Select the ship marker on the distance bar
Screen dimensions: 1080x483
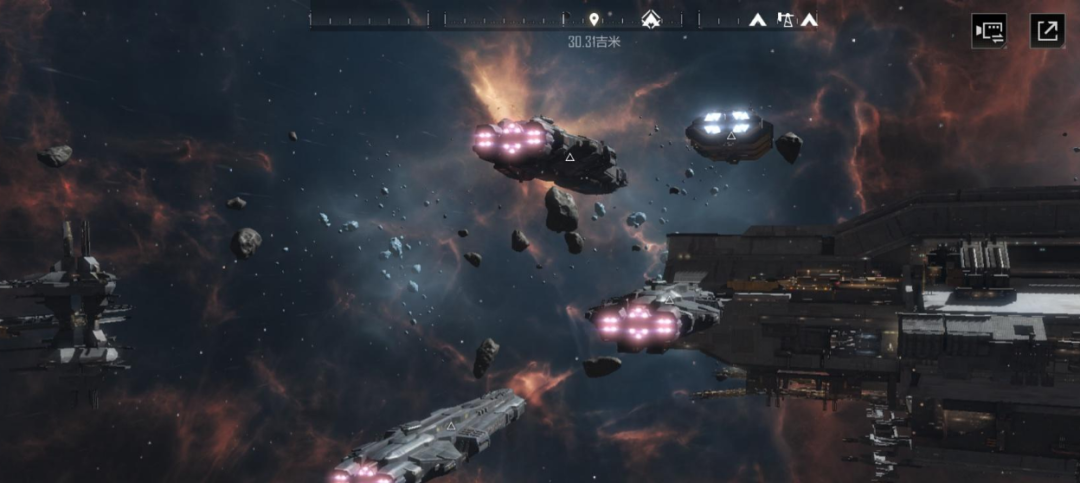652,19
